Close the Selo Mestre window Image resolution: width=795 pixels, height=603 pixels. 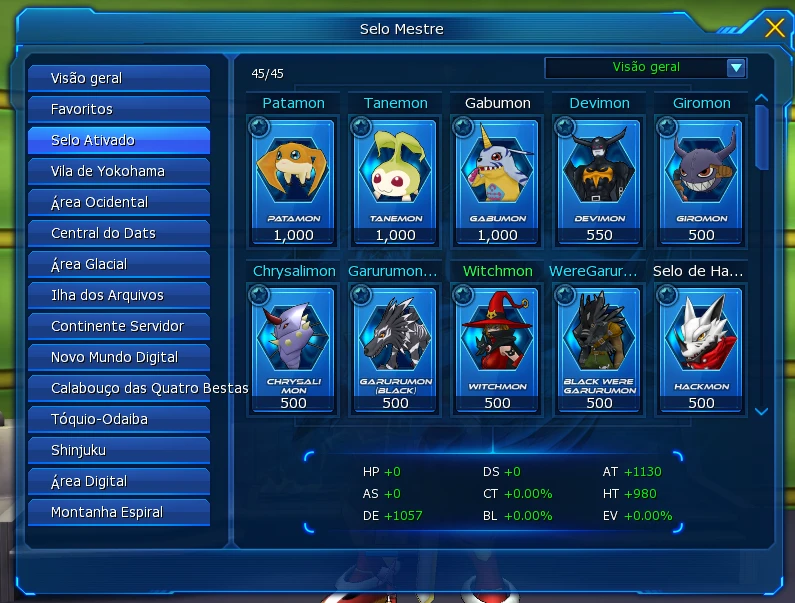(774, 28)
